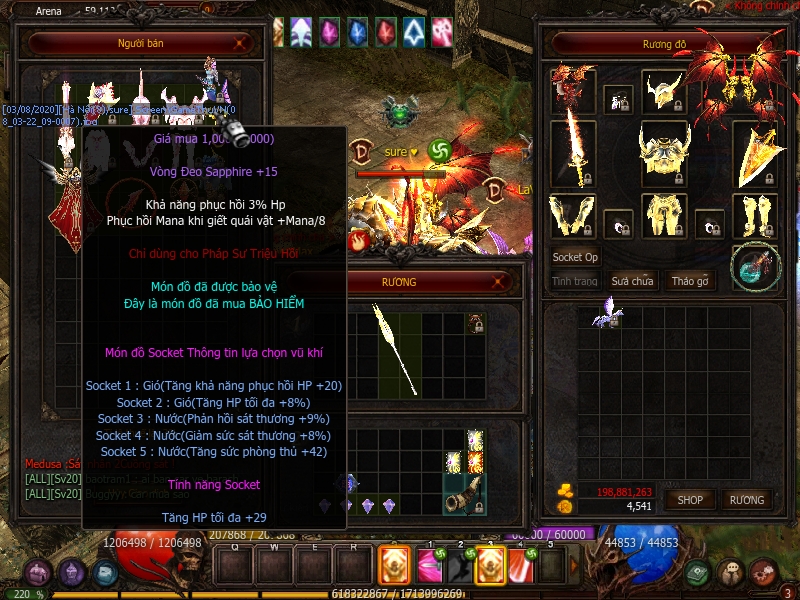Screen dimensions: 800x600
Task: Select the long white staff in storage
Action: coord(396,350)
